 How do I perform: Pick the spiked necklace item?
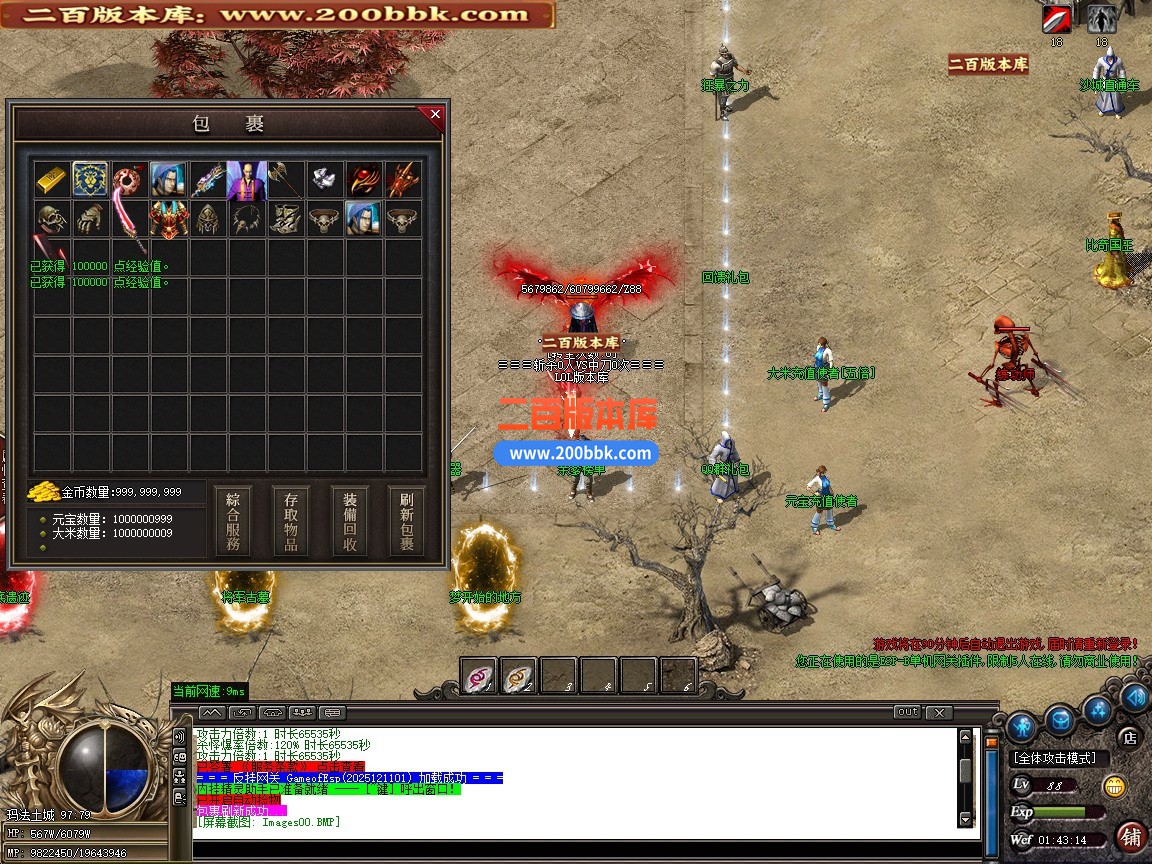[247, 219]
